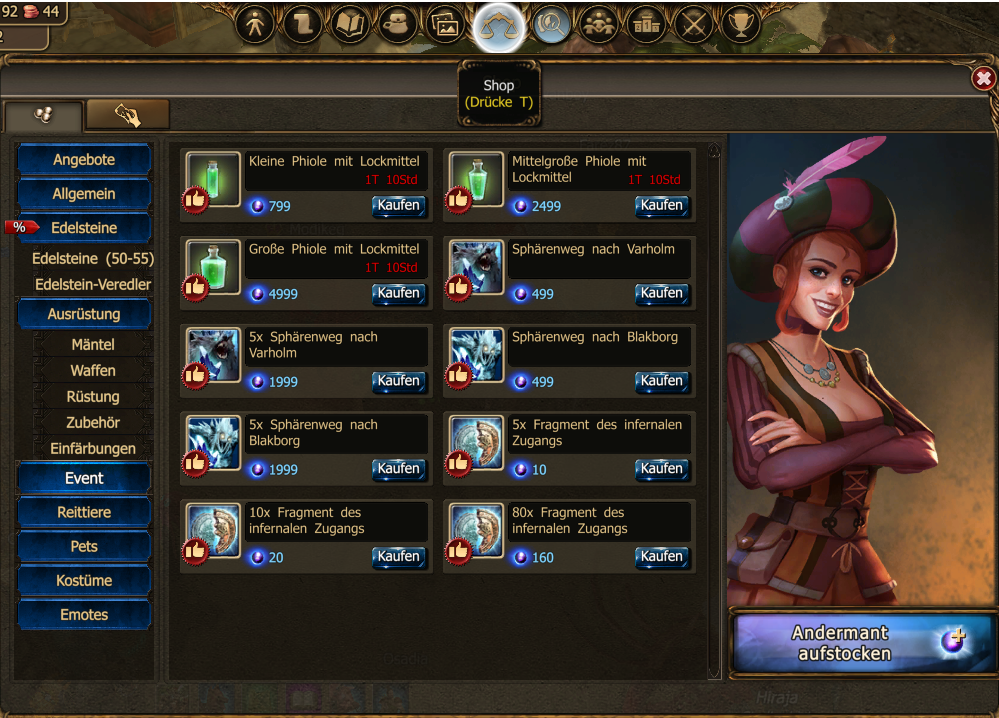
Task: Show the Kostüme category
Action: pyautogui.click(x=84, y=580)
